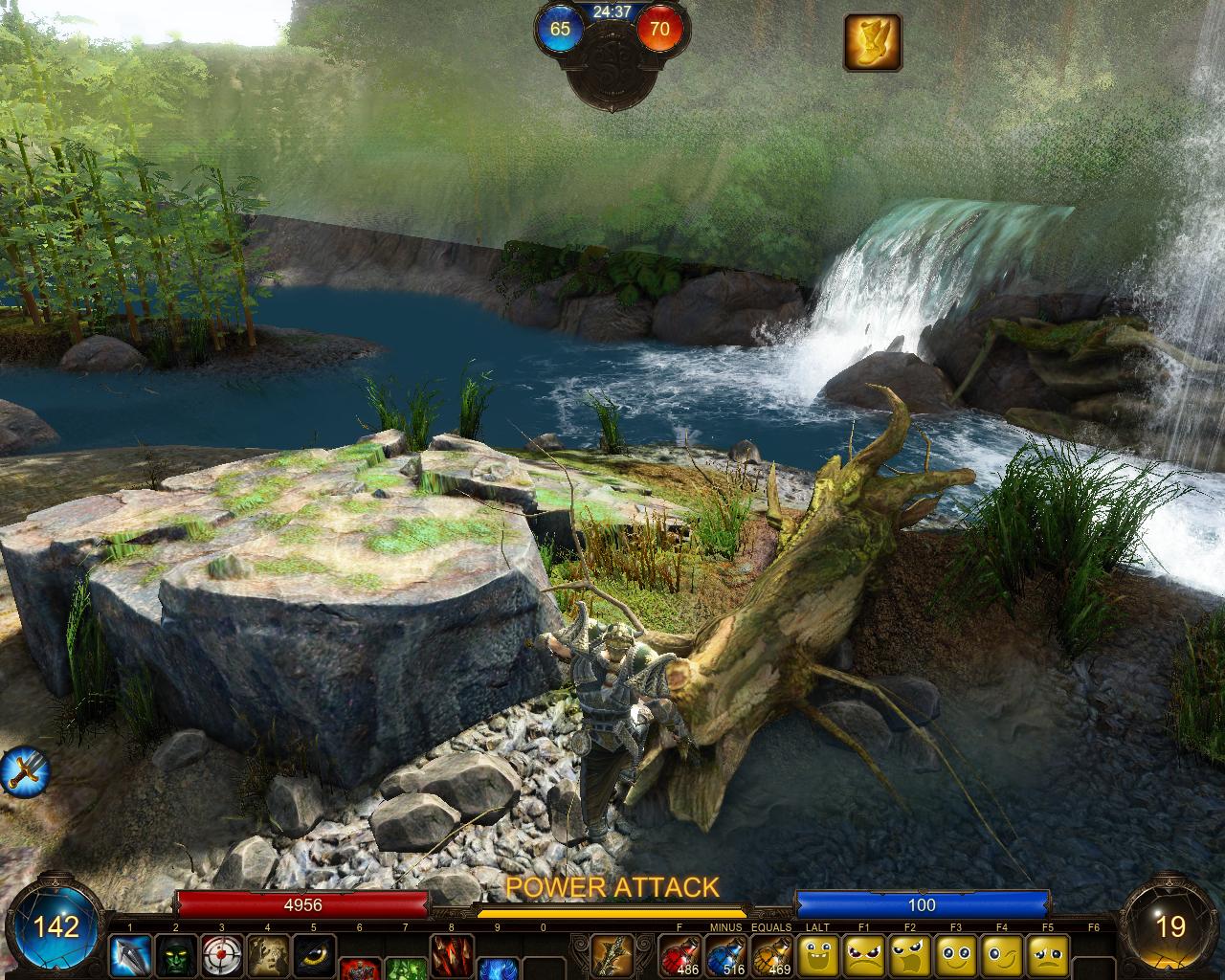Pick the shouting emote face
The height and width of the screenshot is (980, 1225).
pos(909,955)
